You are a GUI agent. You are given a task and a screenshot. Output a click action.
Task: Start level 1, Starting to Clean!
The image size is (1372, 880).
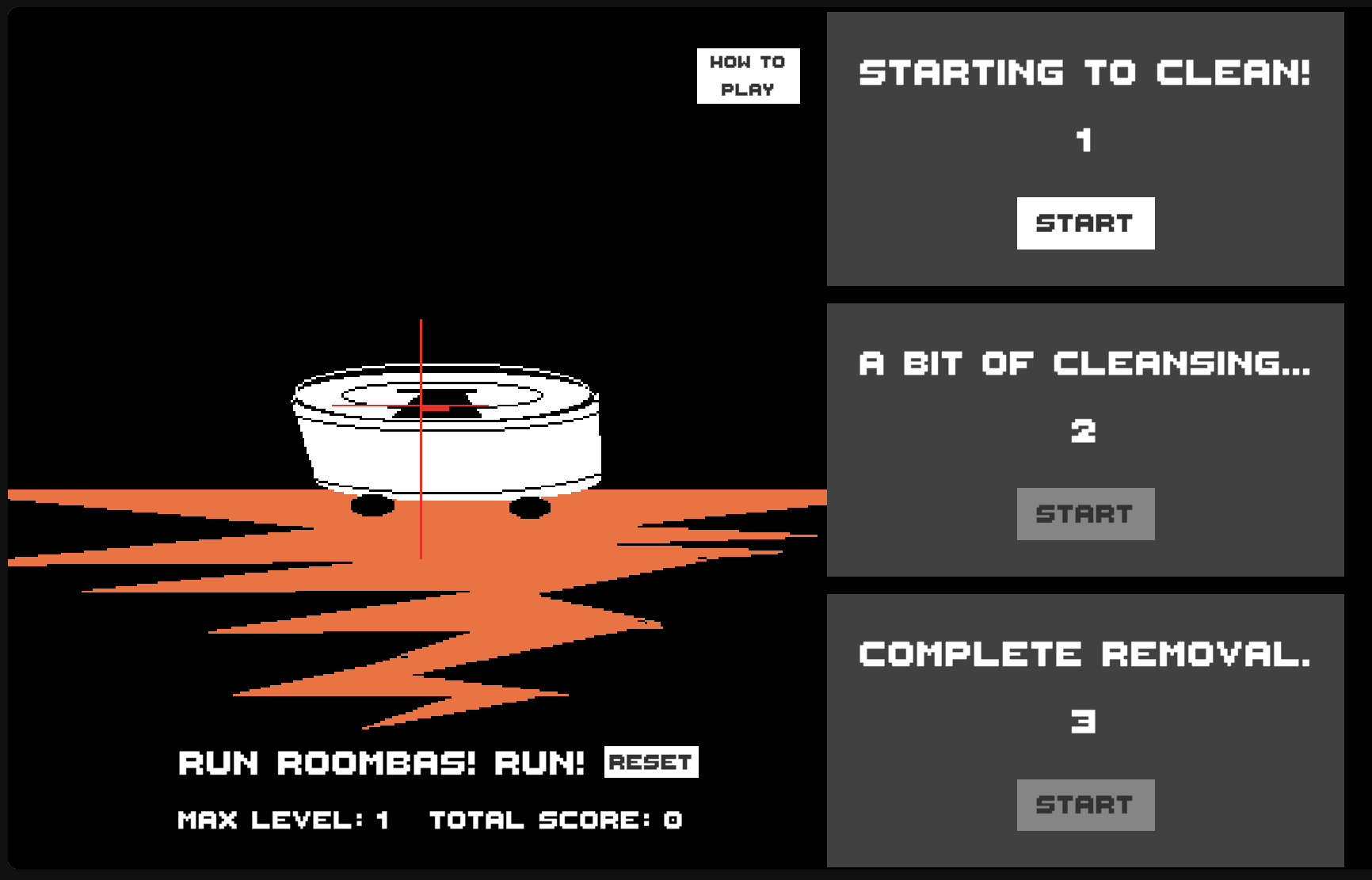click(x=1084, y=223)
